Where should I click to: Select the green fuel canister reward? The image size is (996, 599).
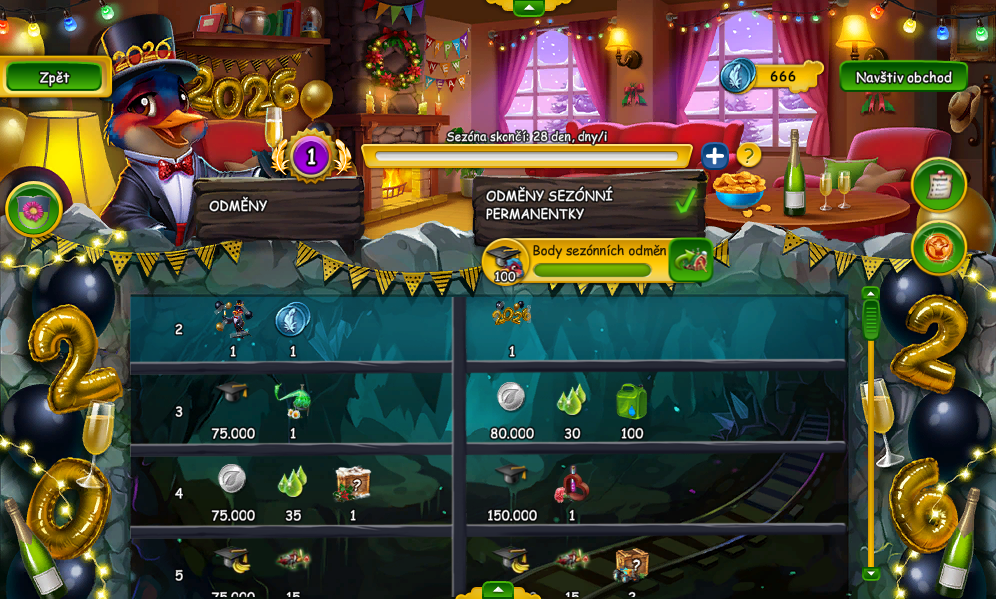631,402
